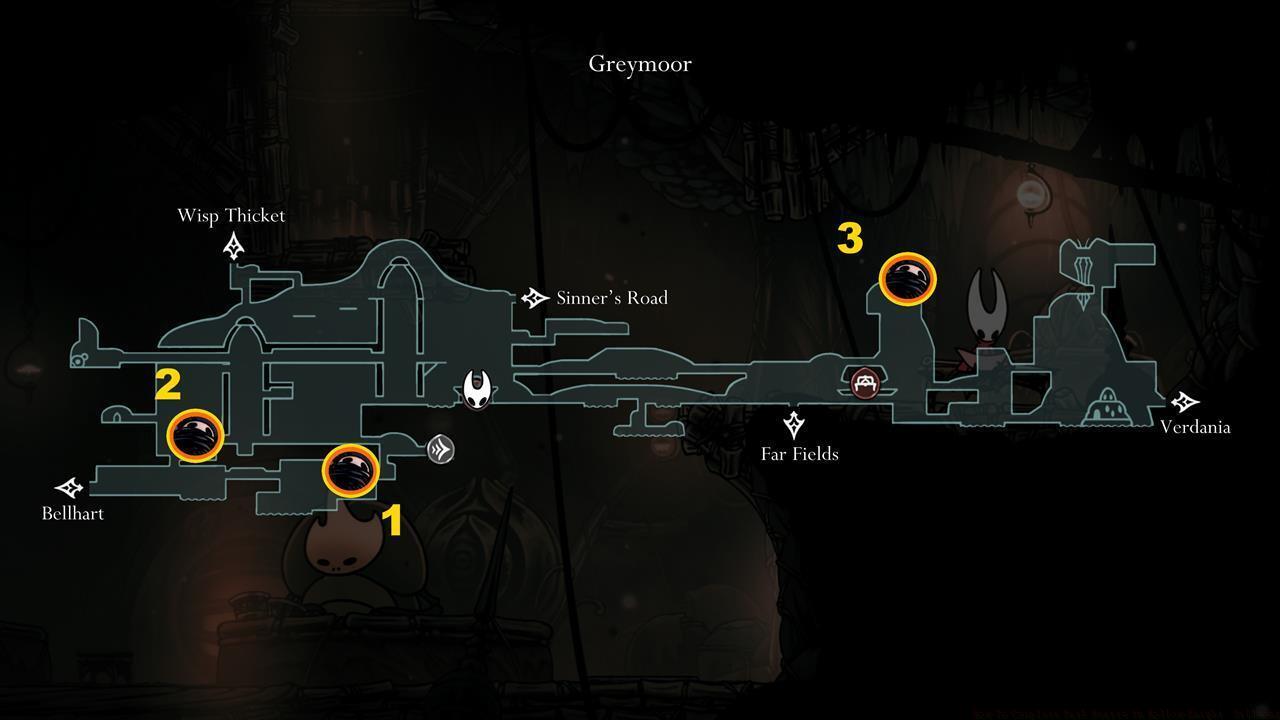
Task: Select the Hornet player location marker
Action: point(477,390)
